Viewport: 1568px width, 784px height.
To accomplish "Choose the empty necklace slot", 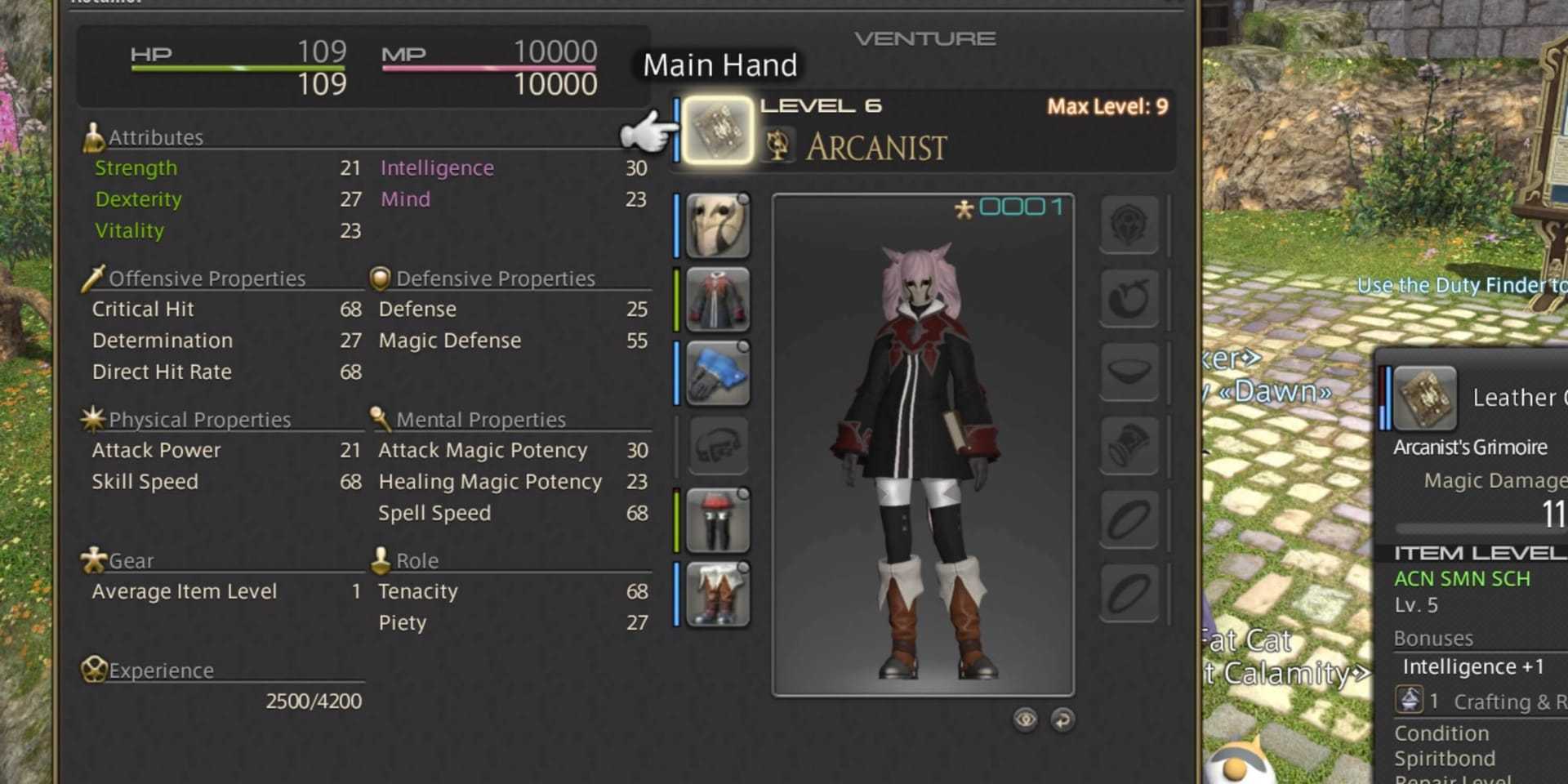I will (1129, 372).
